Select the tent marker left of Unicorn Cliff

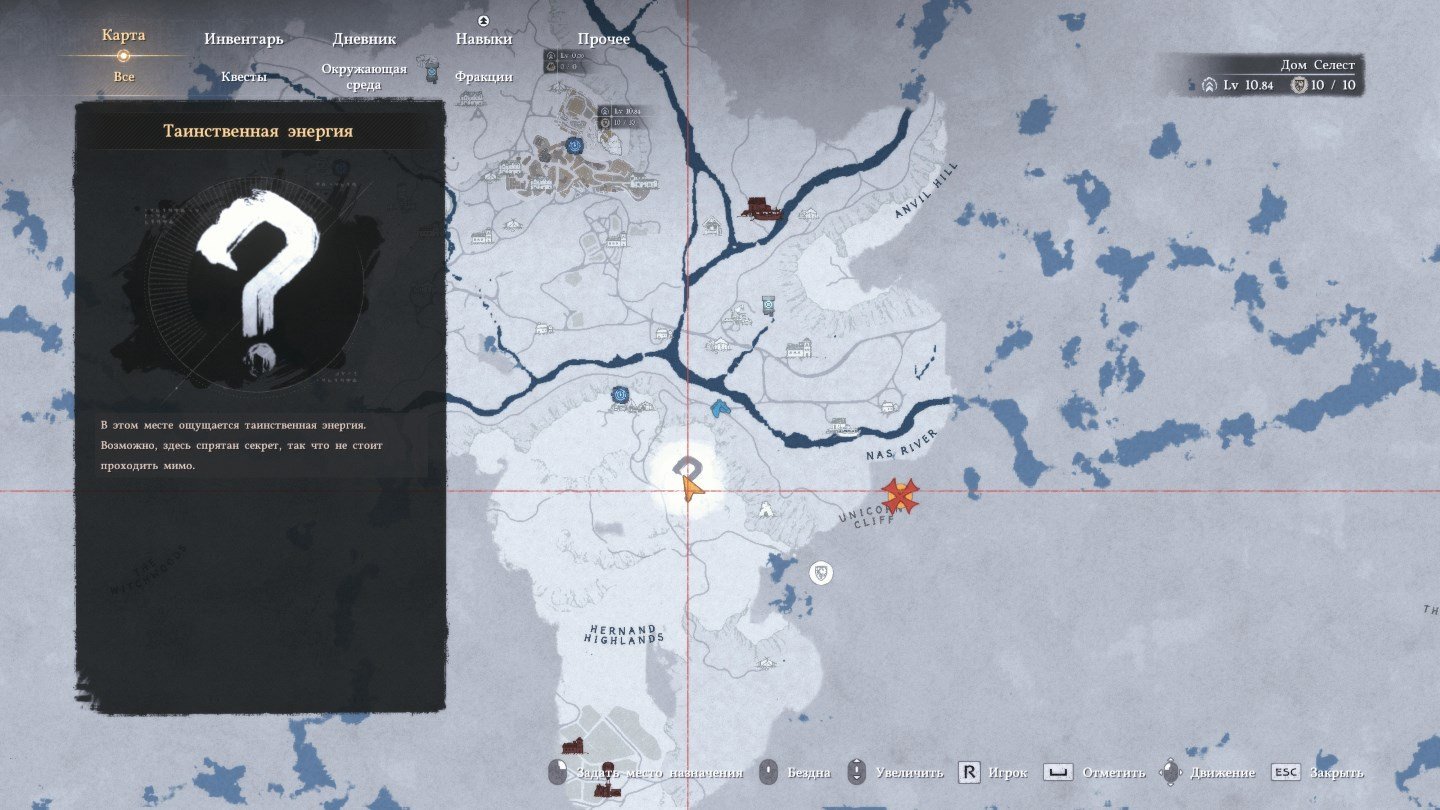point(766,509)
